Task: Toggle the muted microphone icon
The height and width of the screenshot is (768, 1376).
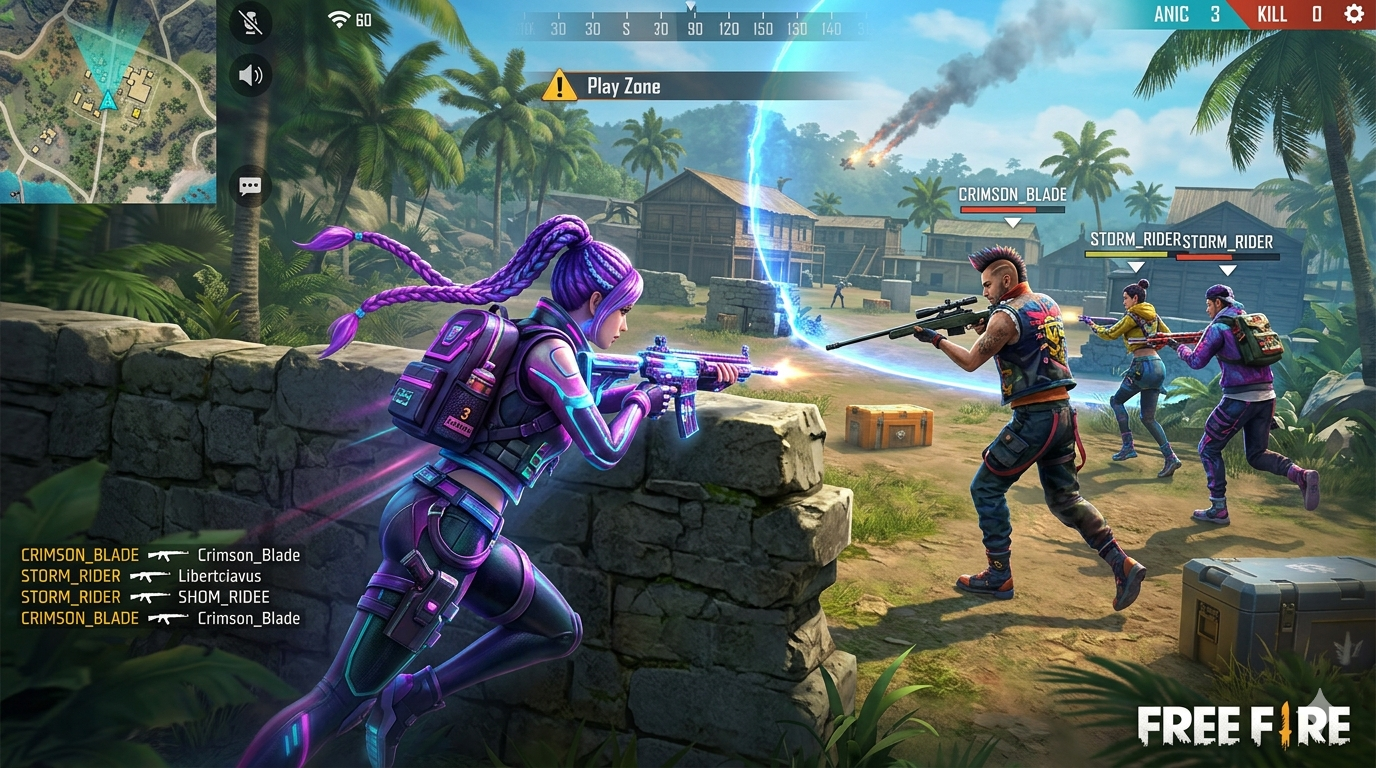Action: (250, 23)
